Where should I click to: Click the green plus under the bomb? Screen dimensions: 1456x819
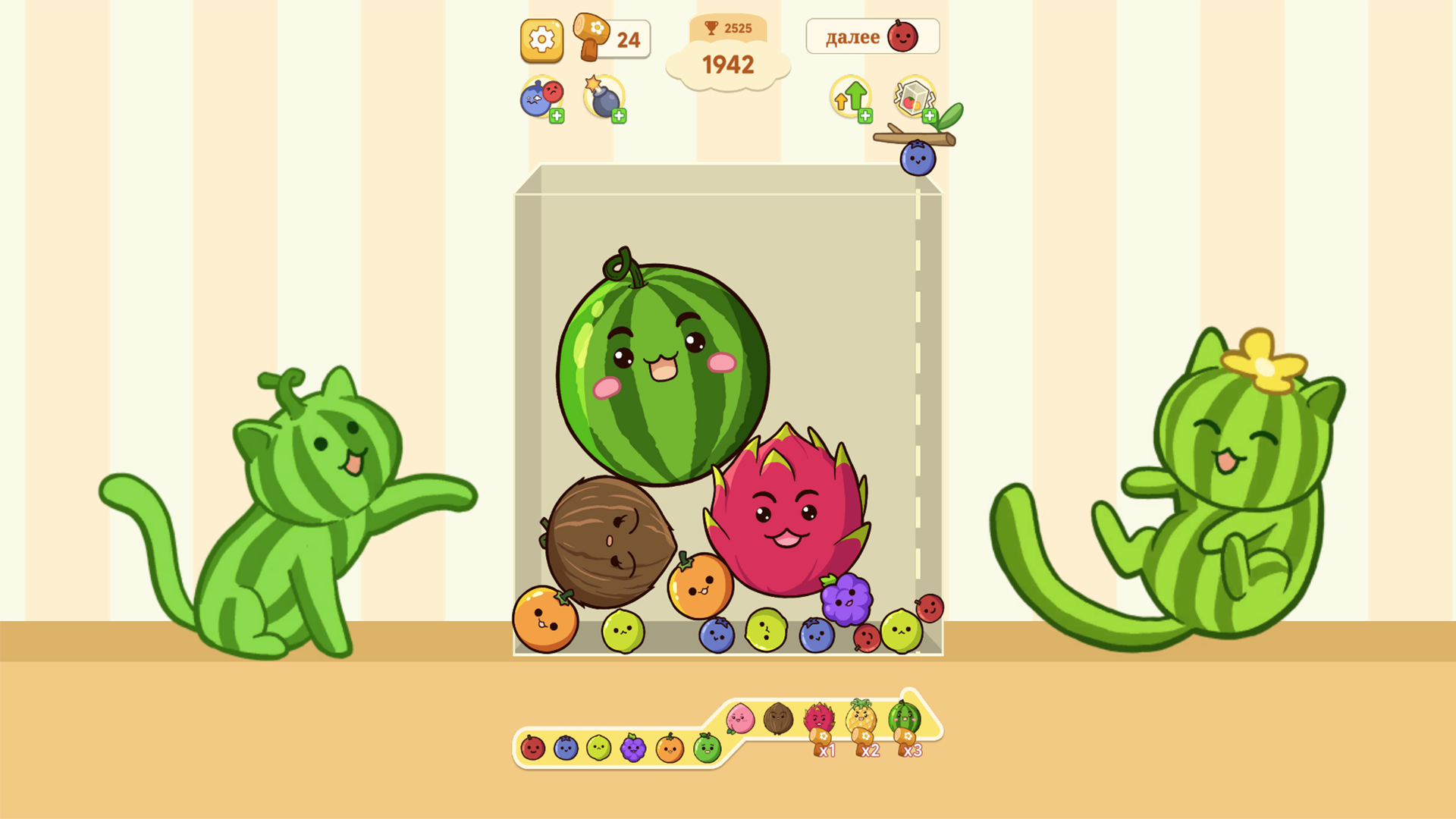tap(619, 115)
